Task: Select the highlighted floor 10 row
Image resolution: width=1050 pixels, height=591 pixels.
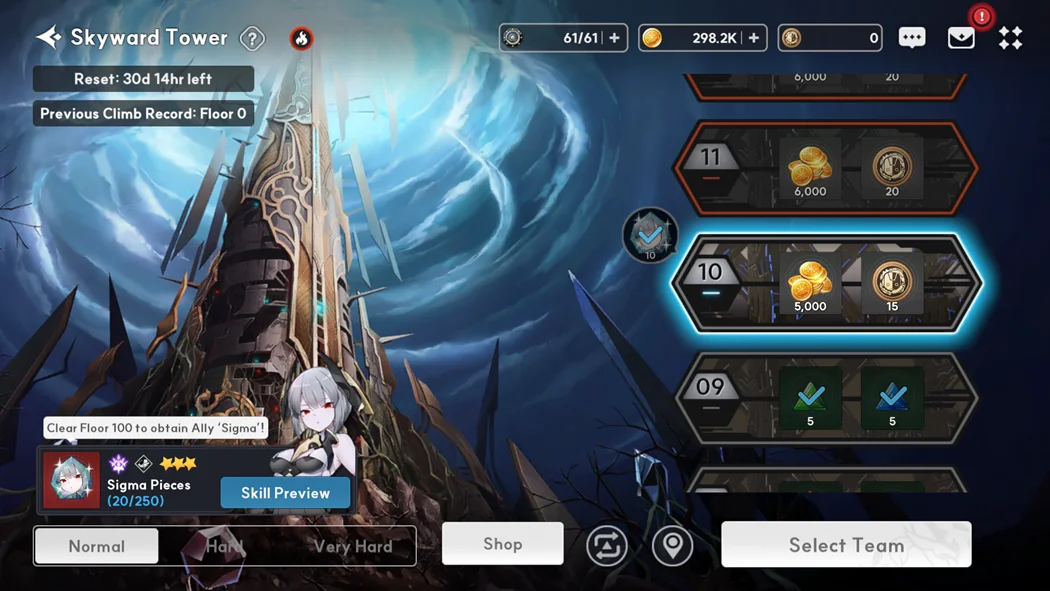Action: click(x=825, y=283)
